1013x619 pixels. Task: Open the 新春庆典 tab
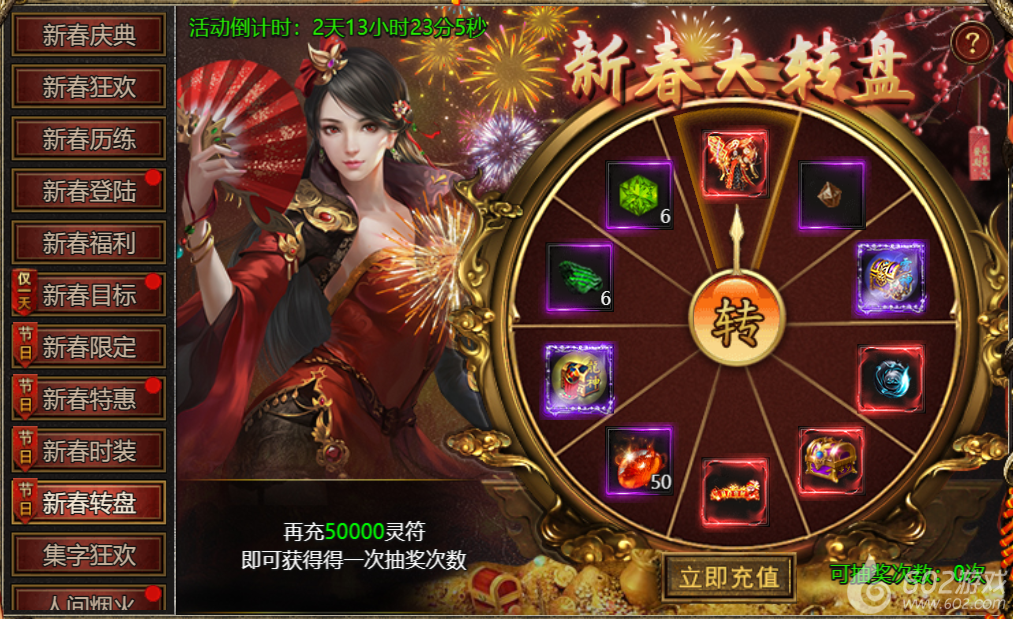(88, 34)
